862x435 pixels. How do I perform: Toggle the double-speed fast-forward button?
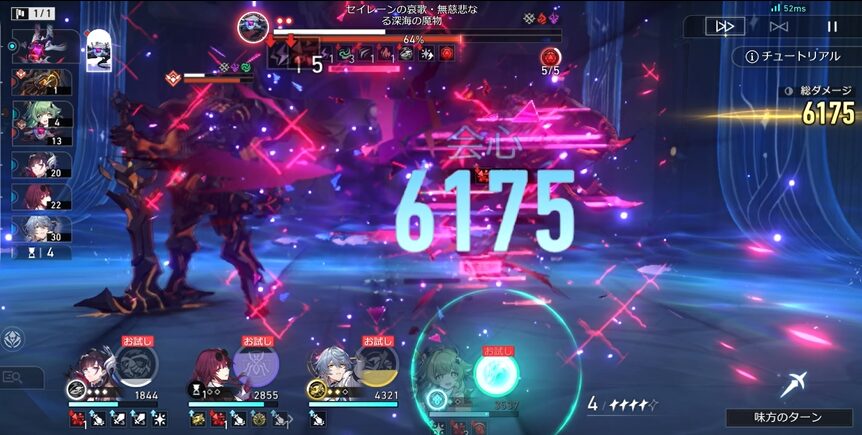[724, 27]
